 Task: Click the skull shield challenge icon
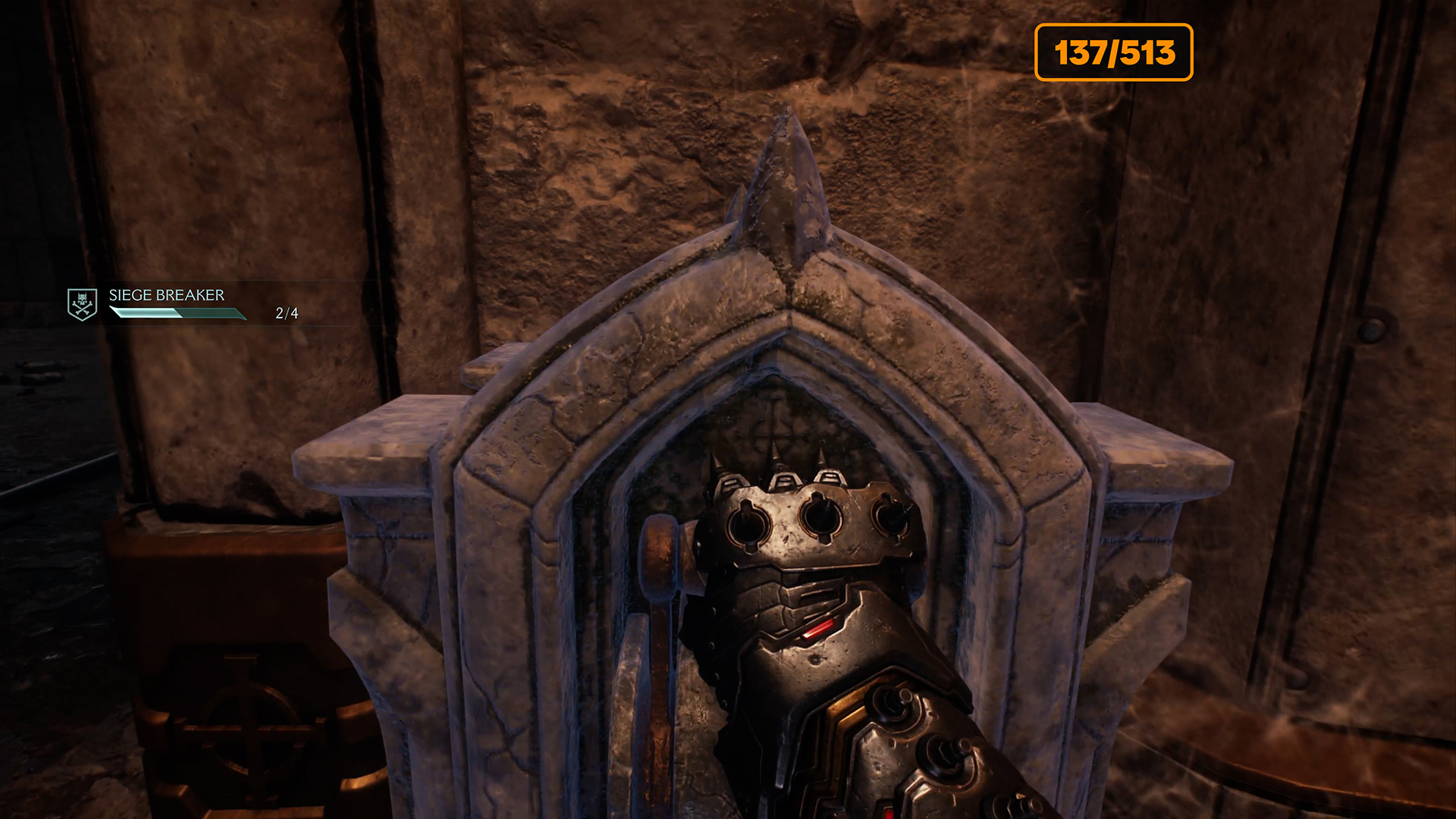(82, 304)
